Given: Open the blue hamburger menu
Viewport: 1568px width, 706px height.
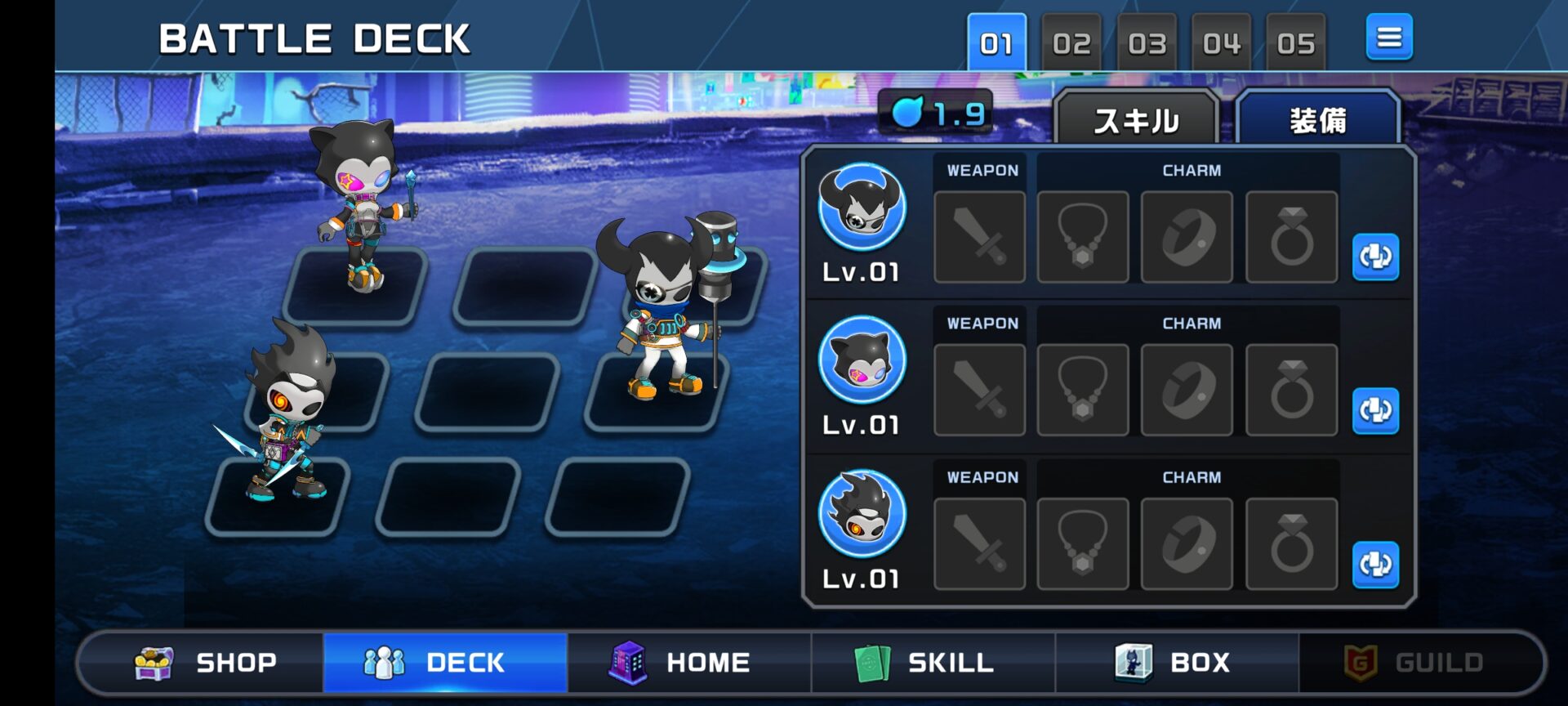Looking at the screenshot, I should [x=1389, y=38].
